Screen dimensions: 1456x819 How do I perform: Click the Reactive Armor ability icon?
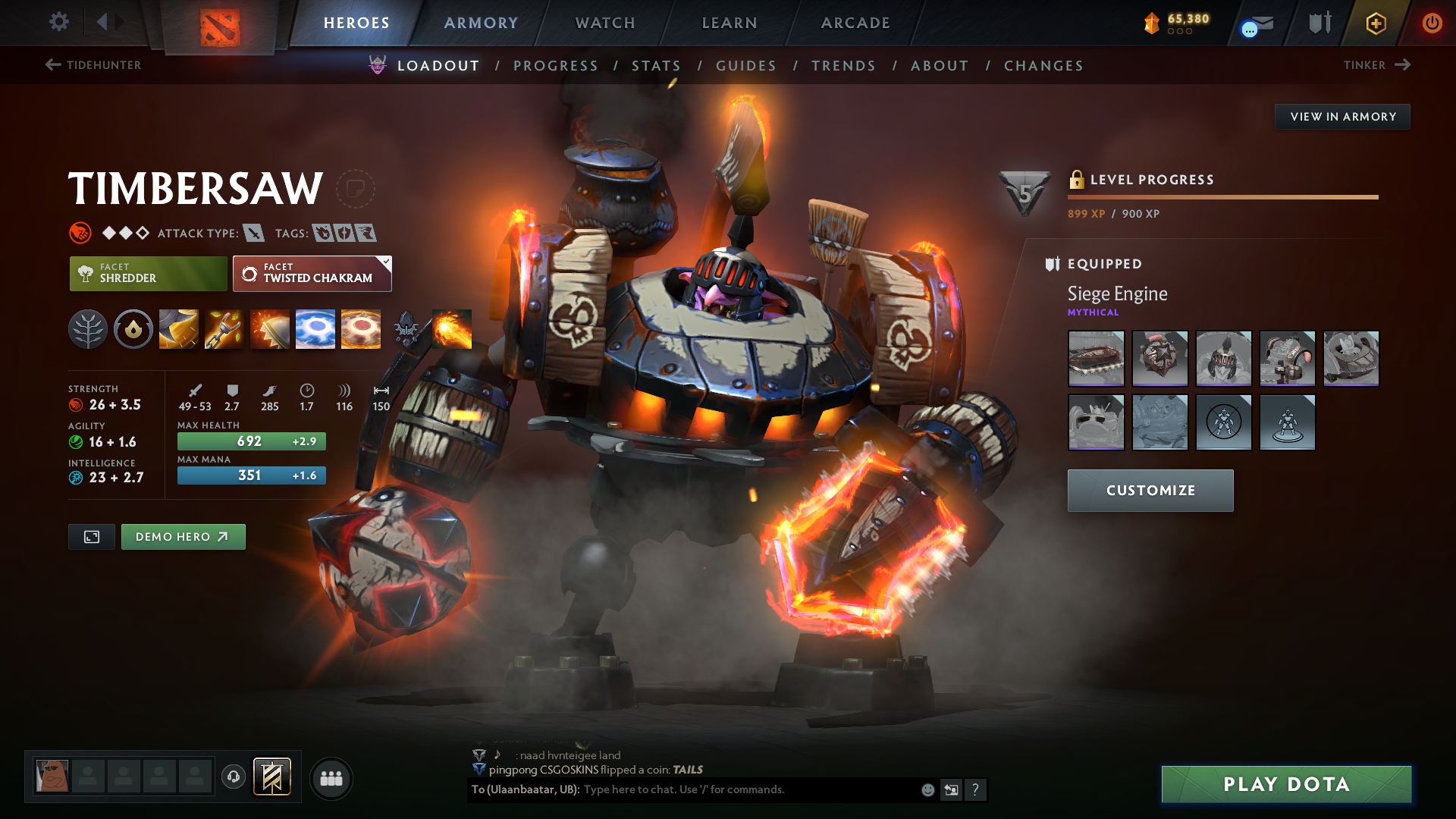click(269, 328)
